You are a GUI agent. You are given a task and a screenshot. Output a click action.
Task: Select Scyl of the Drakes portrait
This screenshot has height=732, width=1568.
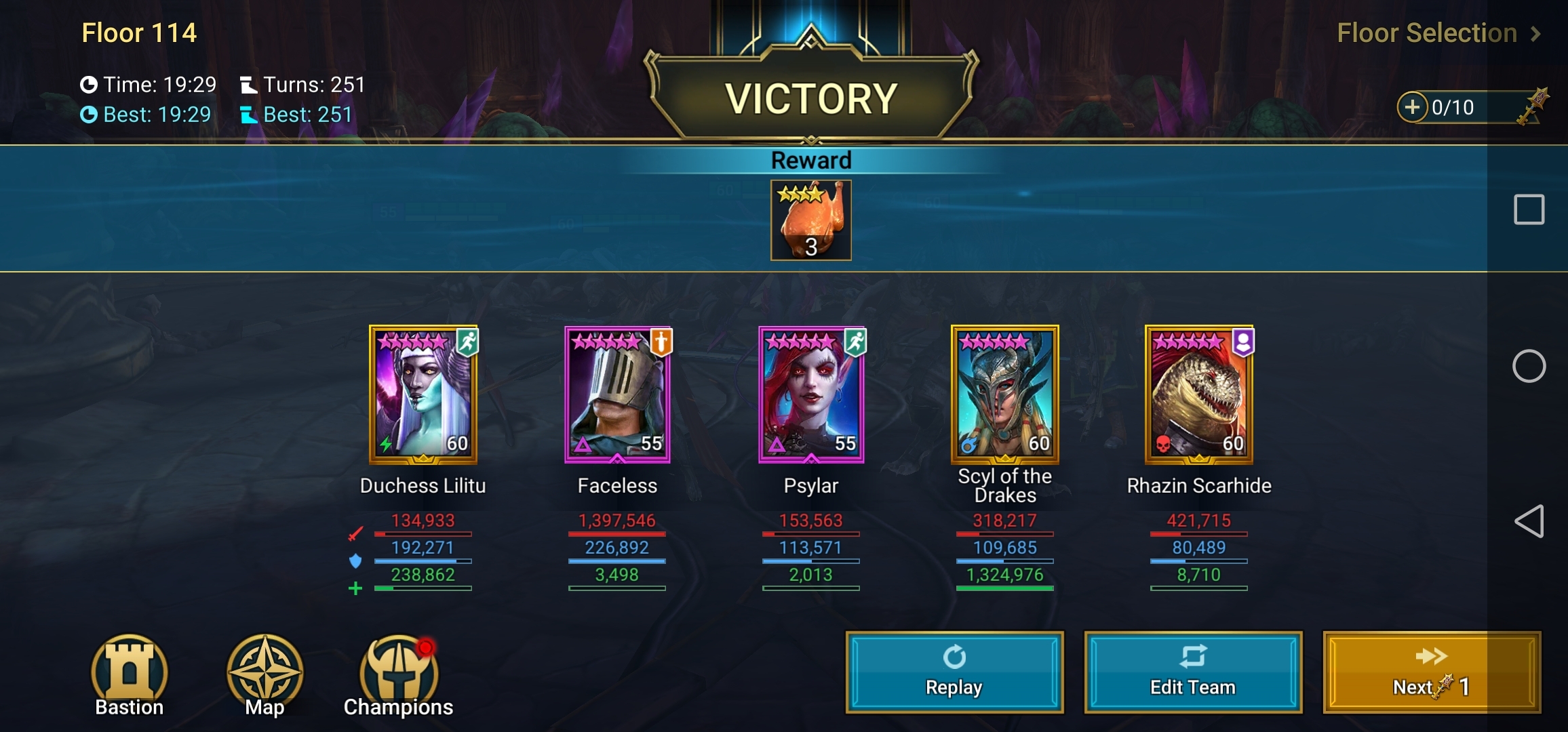[x=1005, y=394]
